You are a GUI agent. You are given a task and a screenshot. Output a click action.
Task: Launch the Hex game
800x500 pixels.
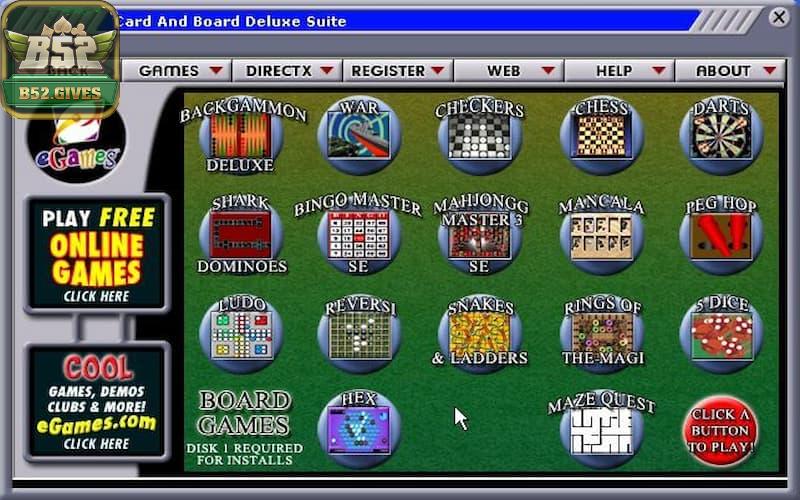click(x=359, y=428)
